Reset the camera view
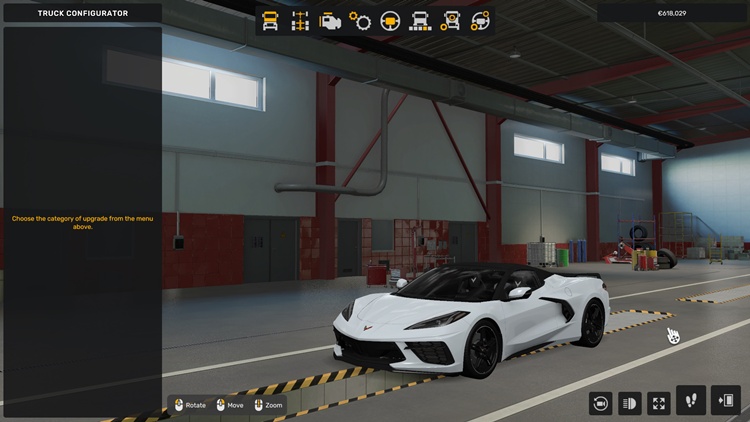 (601, 402)
